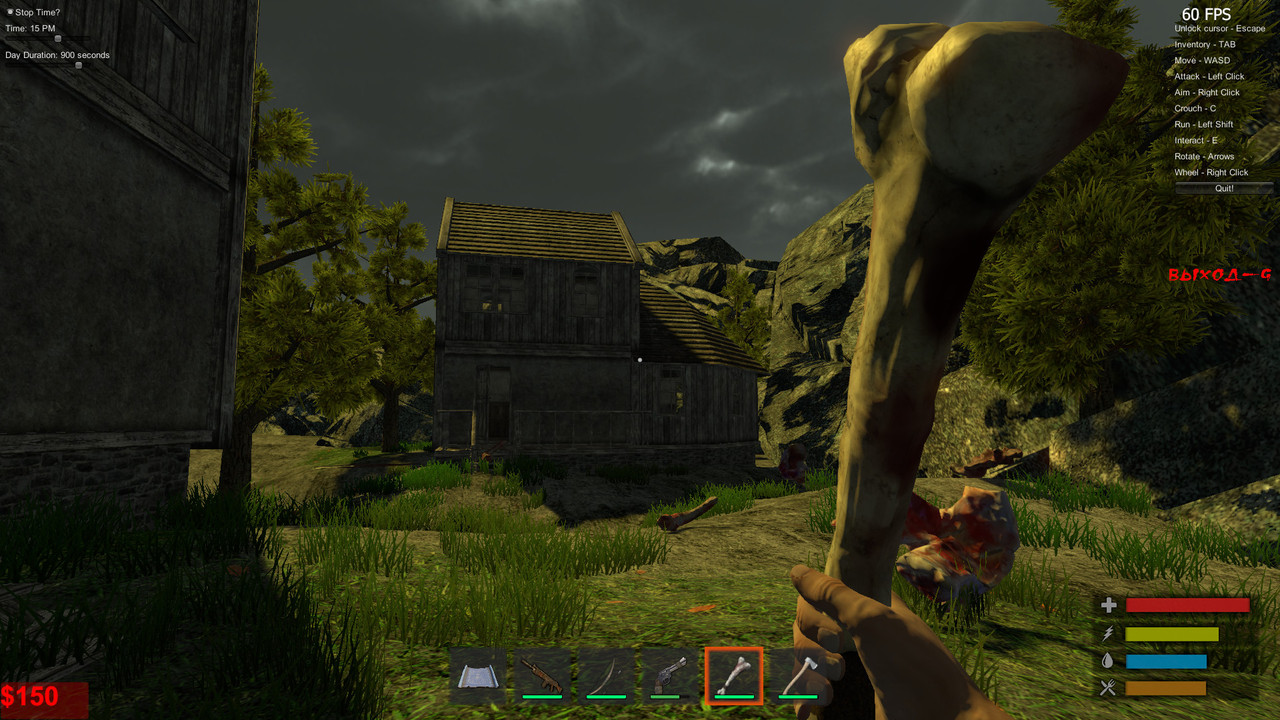Select the map scroll hotbar slot

pos(478,675)
